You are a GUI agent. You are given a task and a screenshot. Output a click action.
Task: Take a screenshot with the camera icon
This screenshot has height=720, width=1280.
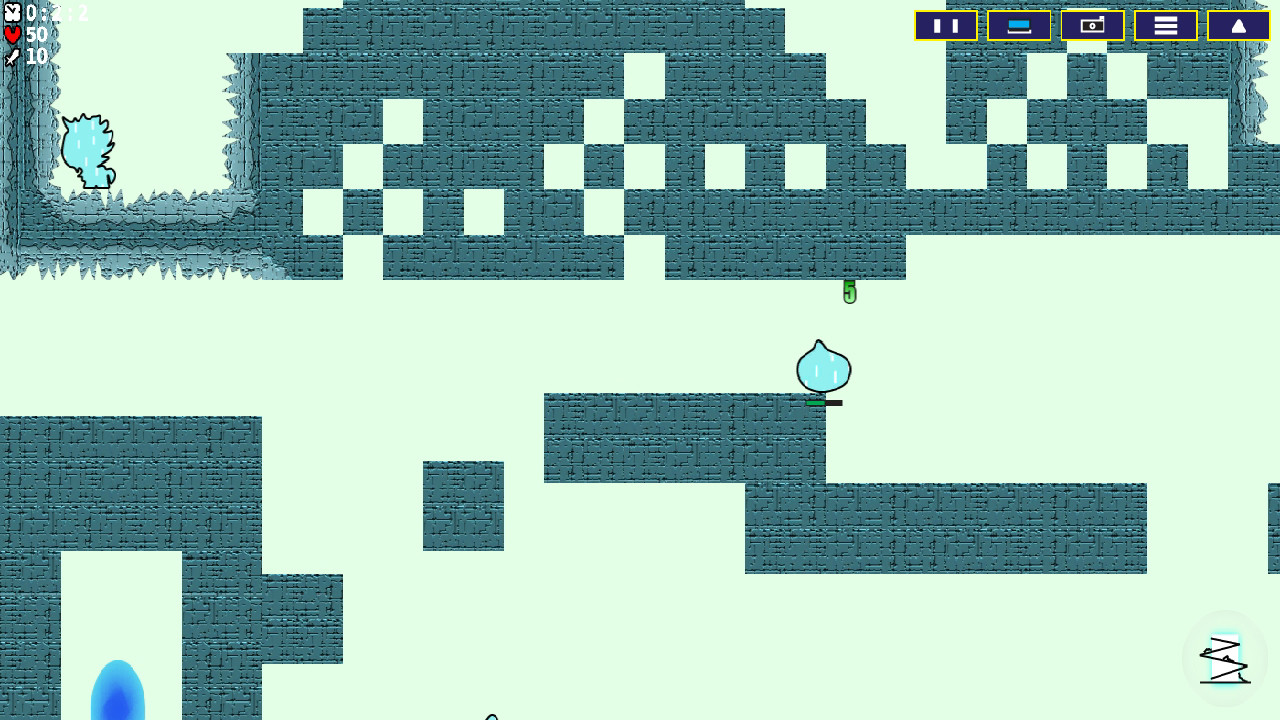(x=1093, y=25)
